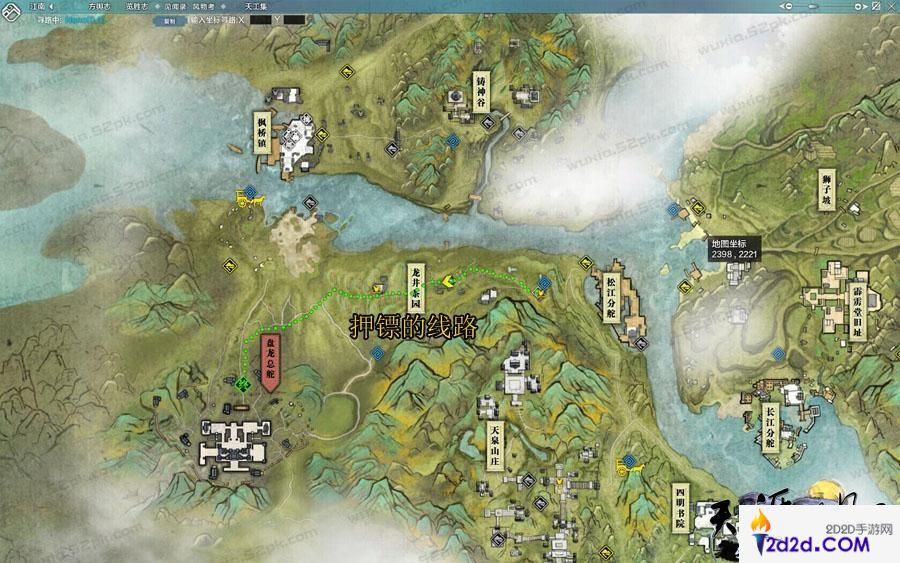Open the 江南 region selector
900x563 pixels.
(x=42, y=6)
